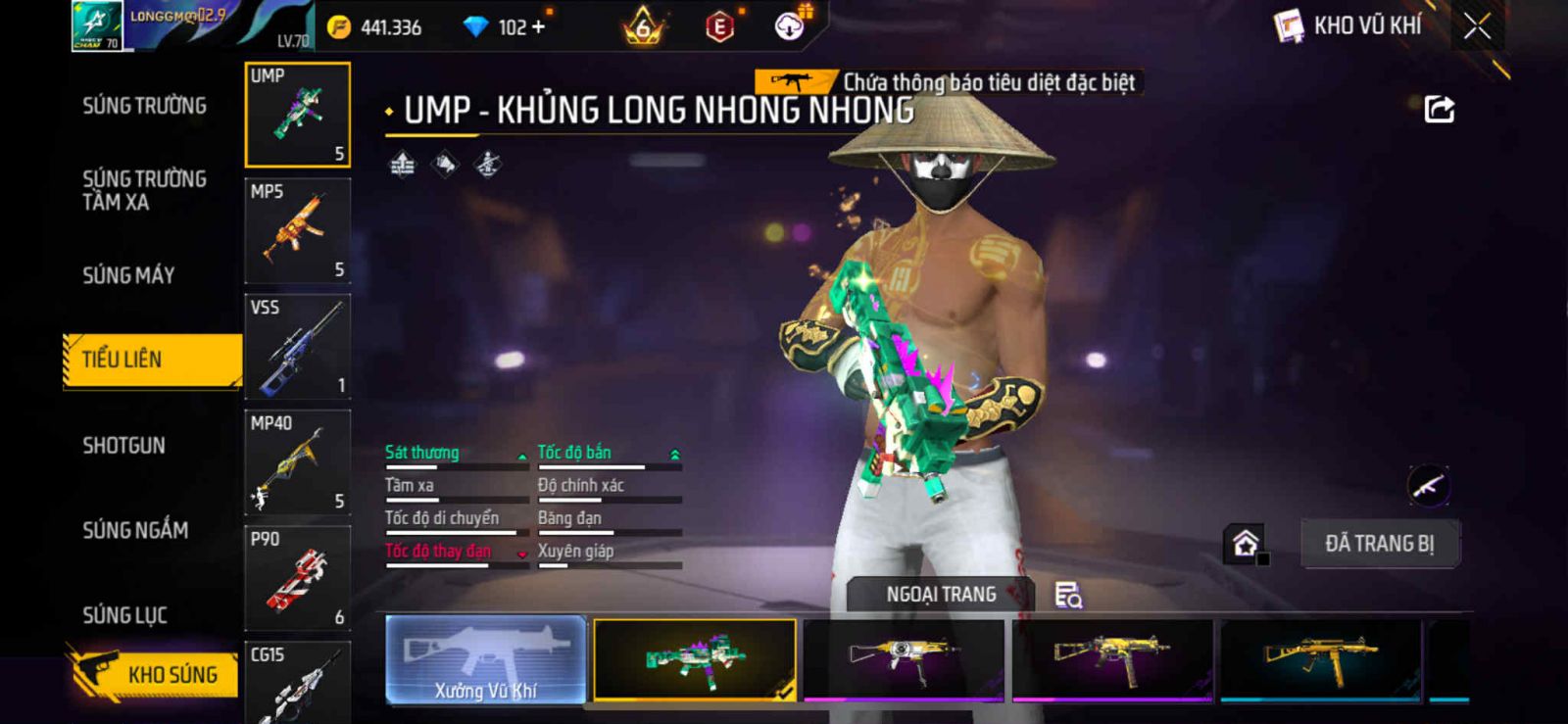Choose the MP5 weapon tile
1568x724 pixels.
(297, 231)
